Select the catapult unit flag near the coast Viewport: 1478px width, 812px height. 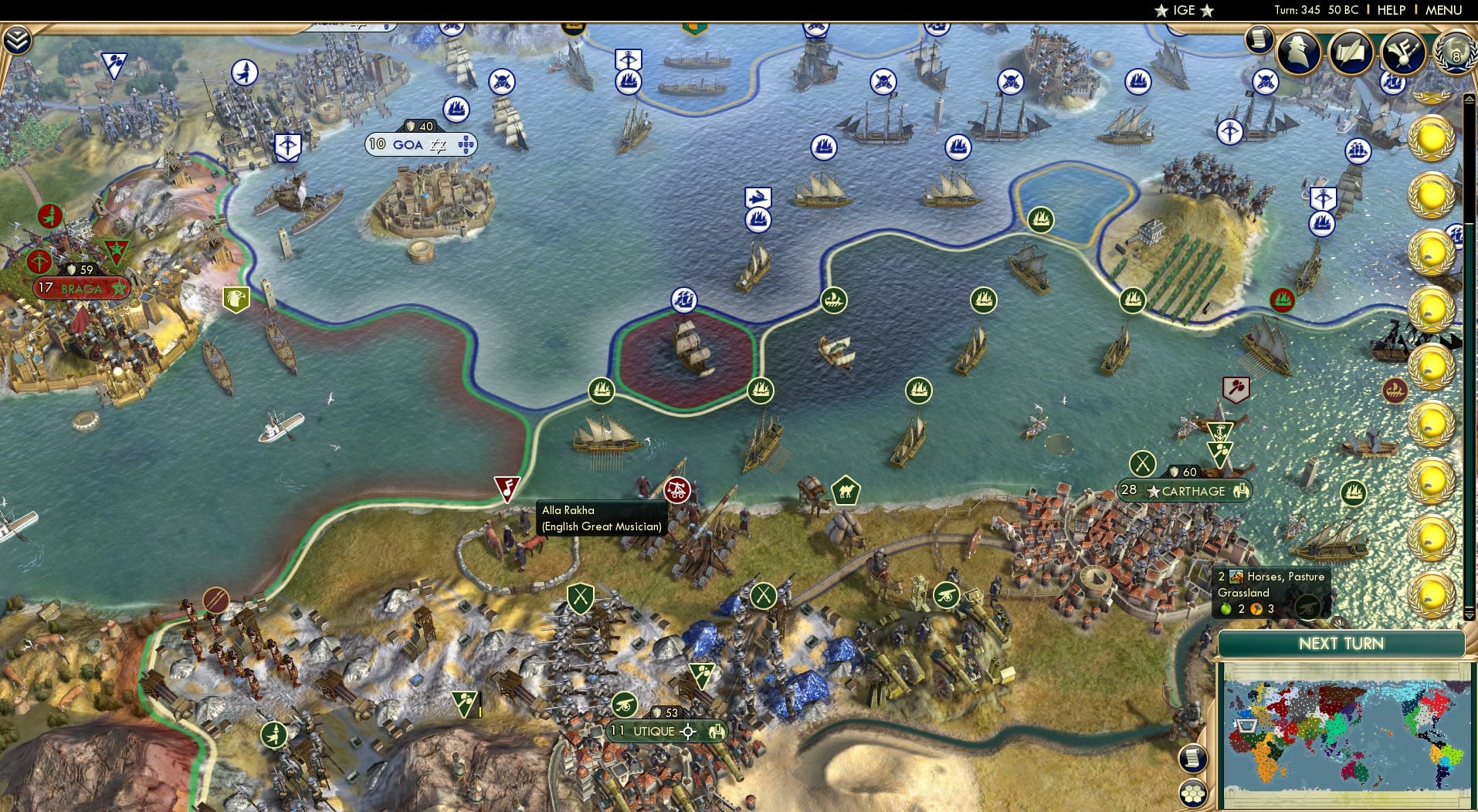coord(677,489)
